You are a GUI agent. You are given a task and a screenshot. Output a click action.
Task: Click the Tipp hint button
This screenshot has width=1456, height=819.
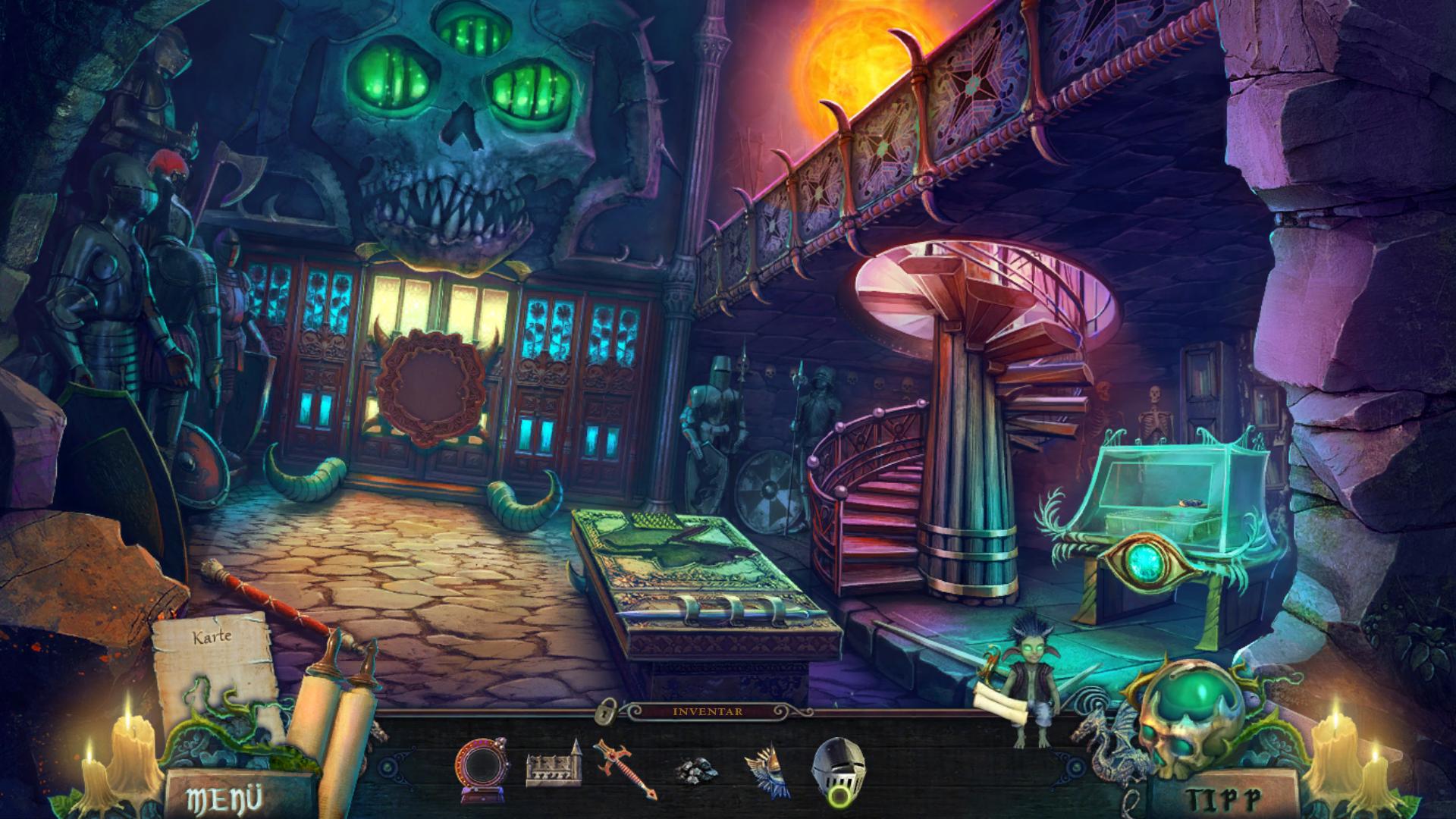pos(1222,799)
